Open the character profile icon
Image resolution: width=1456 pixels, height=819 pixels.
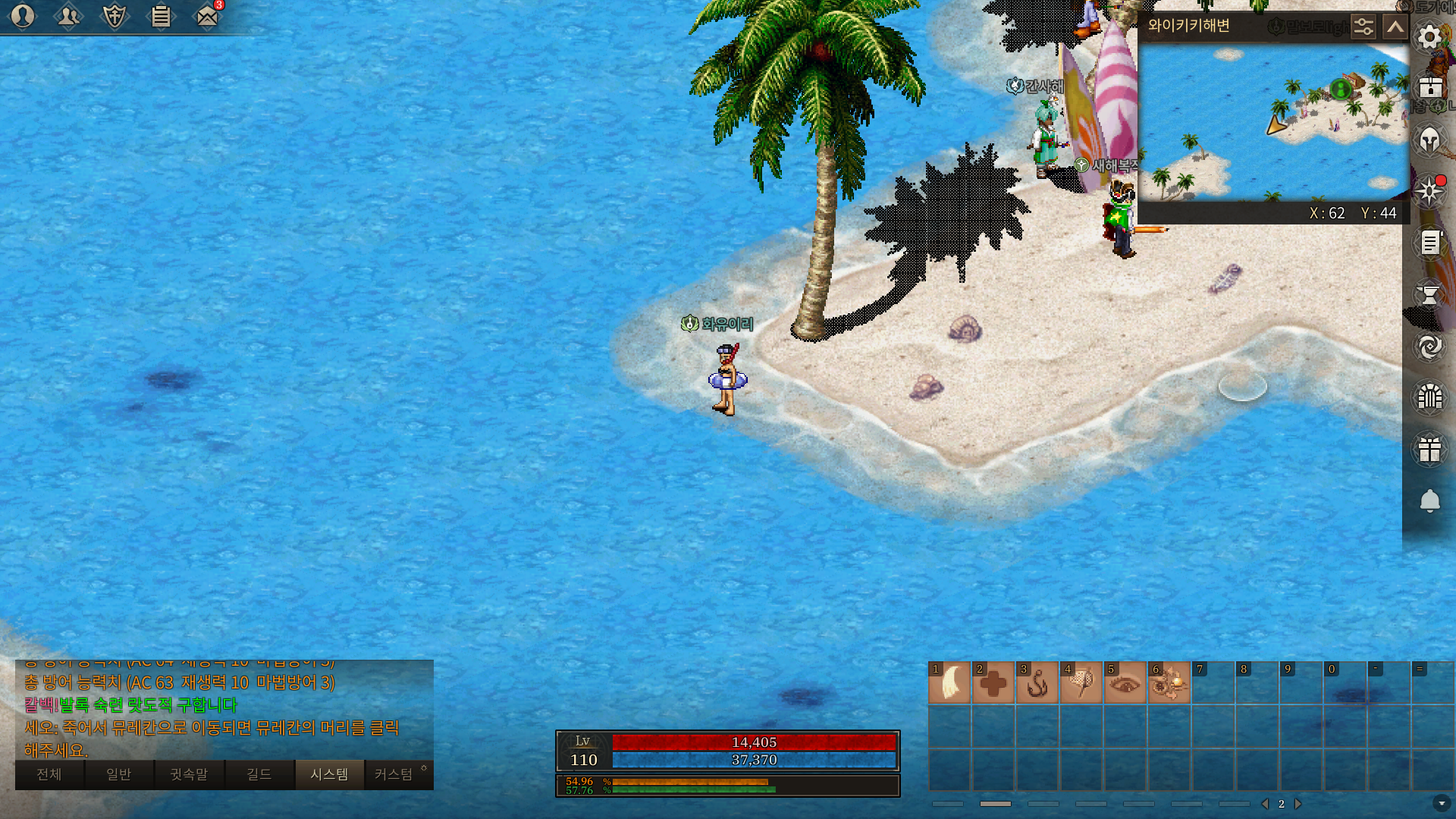(x=23, y=16)
